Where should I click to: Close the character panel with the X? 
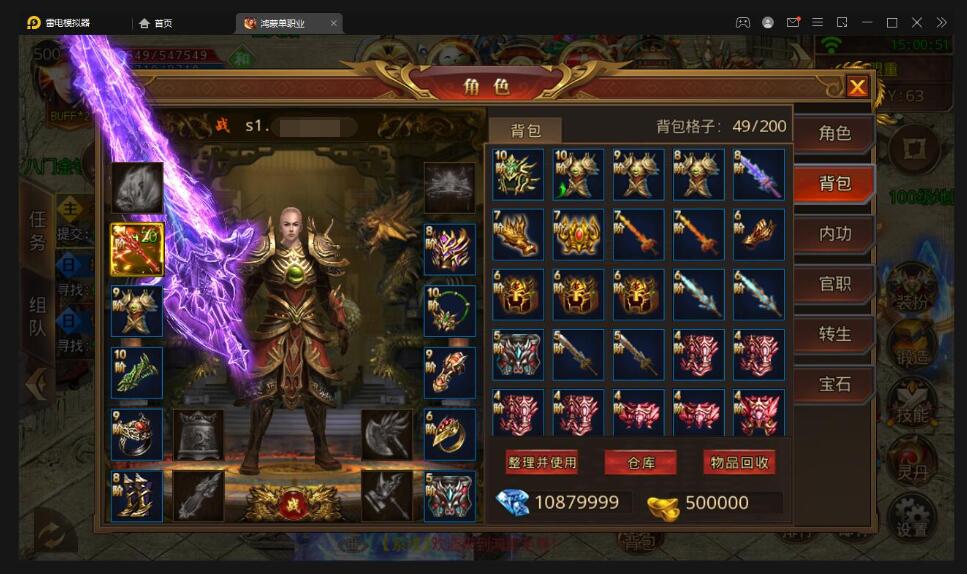pos(857,87)
